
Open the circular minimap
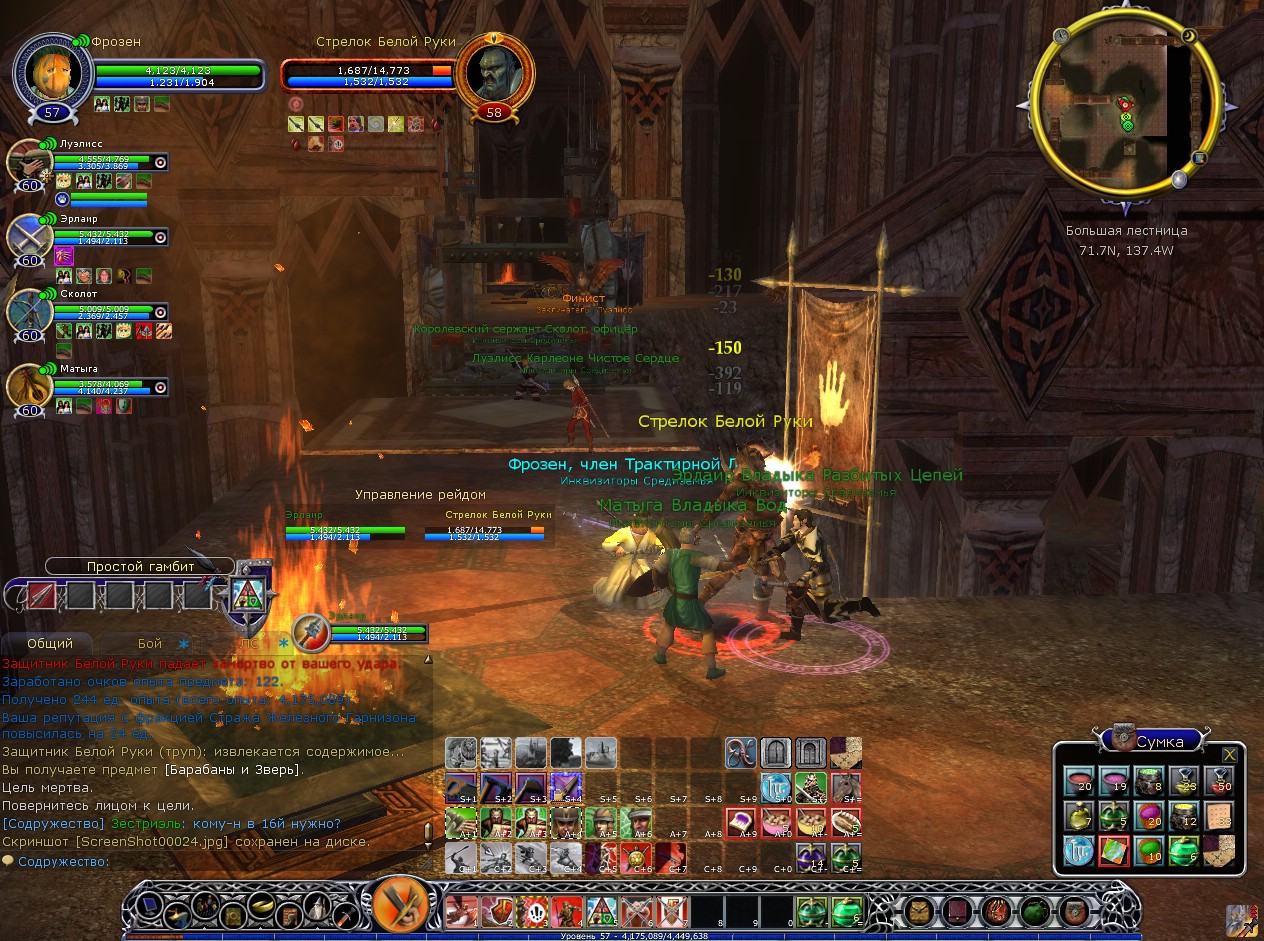pos(1124,105)
